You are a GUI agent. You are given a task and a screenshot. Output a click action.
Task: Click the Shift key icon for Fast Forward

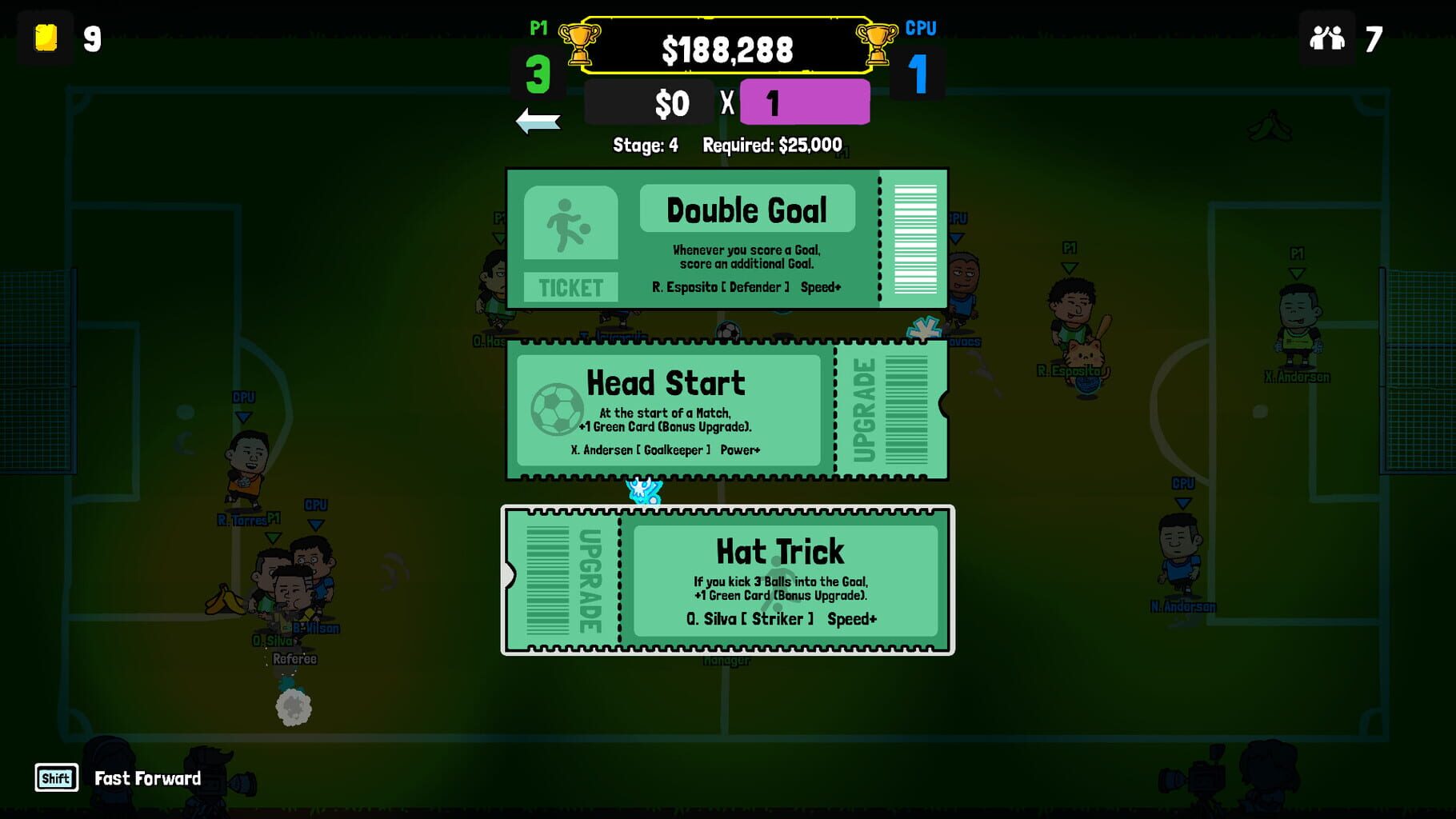point(54,777)
